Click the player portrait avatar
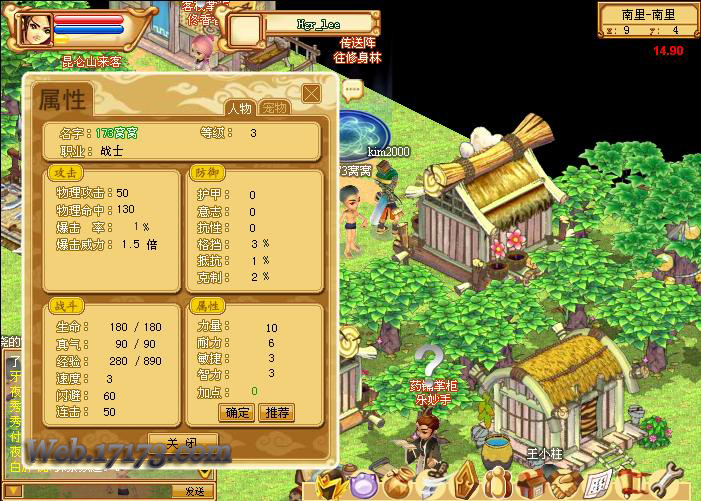Viewport: 701px width, 501px height. [x=31, y=27]
